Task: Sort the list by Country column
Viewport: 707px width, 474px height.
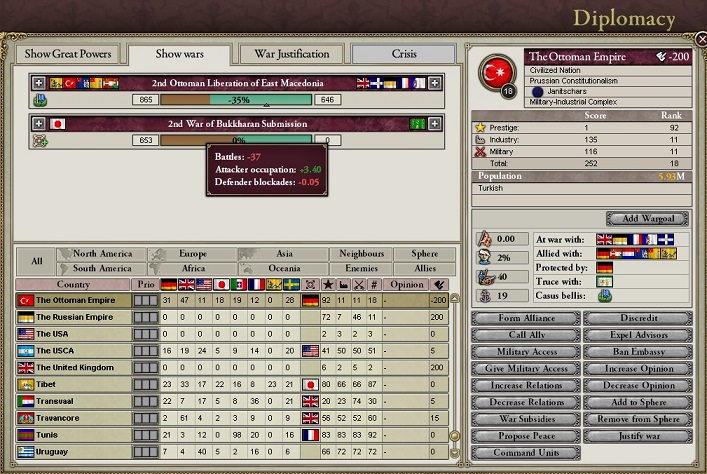Action: coord(73,284)
